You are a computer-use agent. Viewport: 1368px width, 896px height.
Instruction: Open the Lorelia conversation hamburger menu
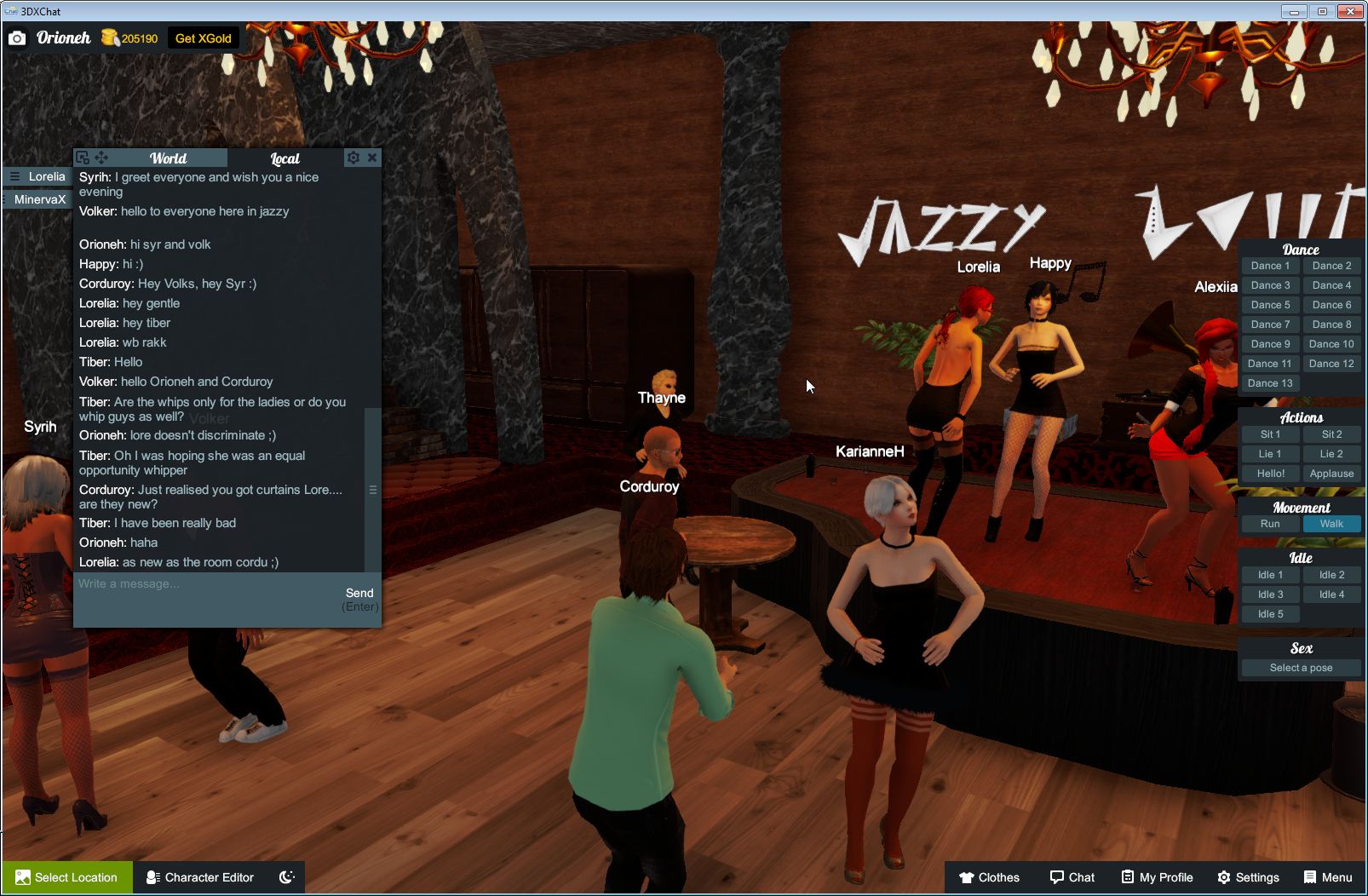tap(13, 175)
